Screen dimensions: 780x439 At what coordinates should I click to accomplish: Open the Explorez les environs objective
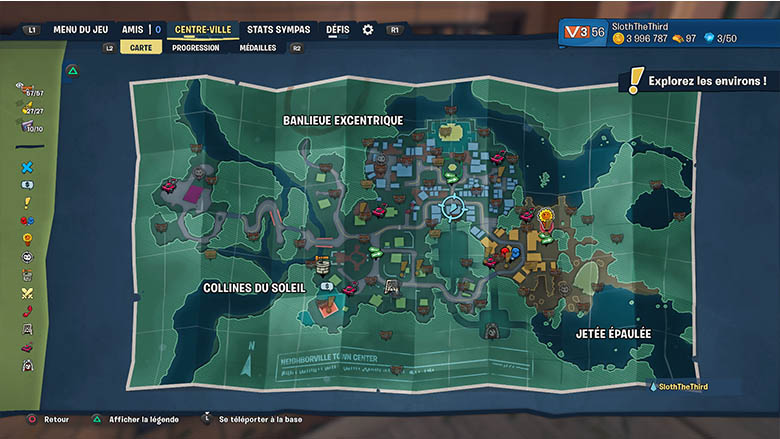coord(706,80)
